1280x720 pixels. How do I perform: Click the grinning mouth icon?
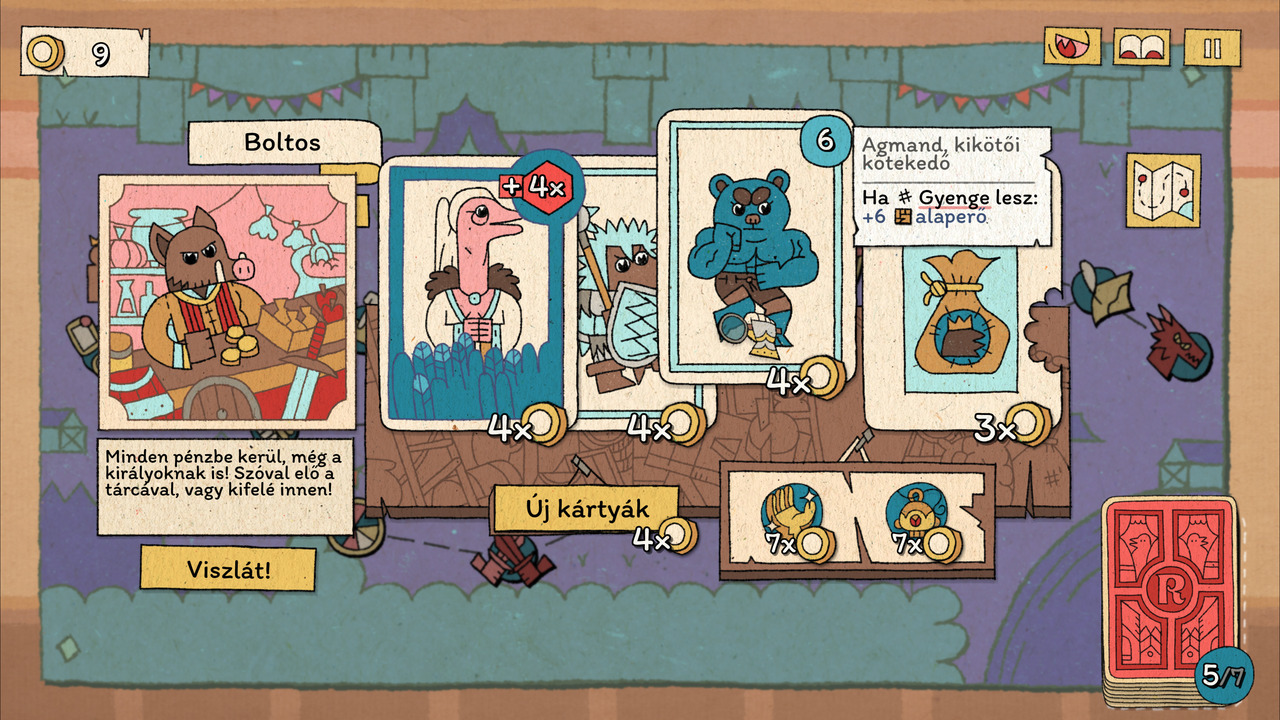[1072, 48]
